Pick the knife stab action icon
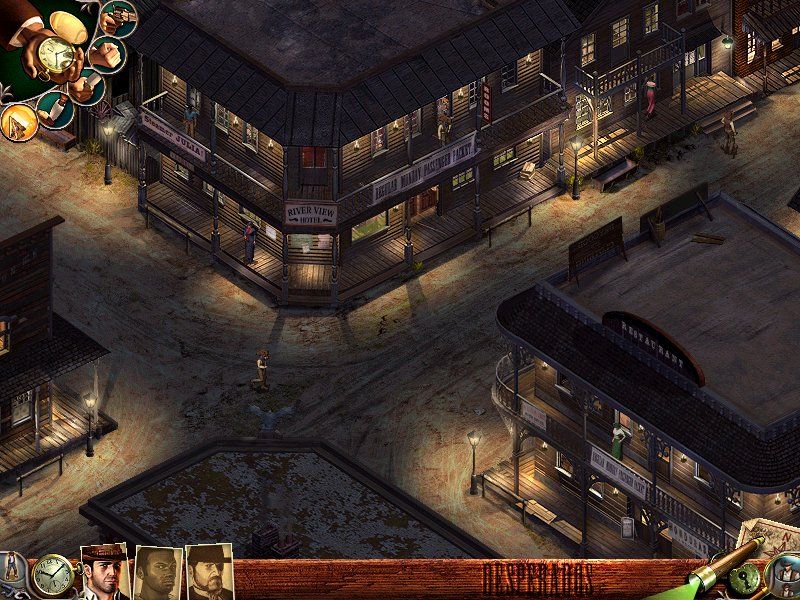Viewport: 800px width, 600px height. pos(57,108)
